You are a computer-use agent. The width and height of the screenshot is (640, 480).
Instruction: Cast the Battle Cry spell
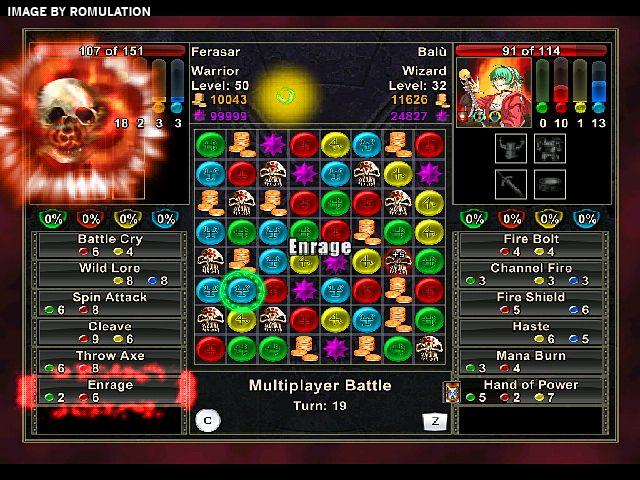tap(110, 245)
